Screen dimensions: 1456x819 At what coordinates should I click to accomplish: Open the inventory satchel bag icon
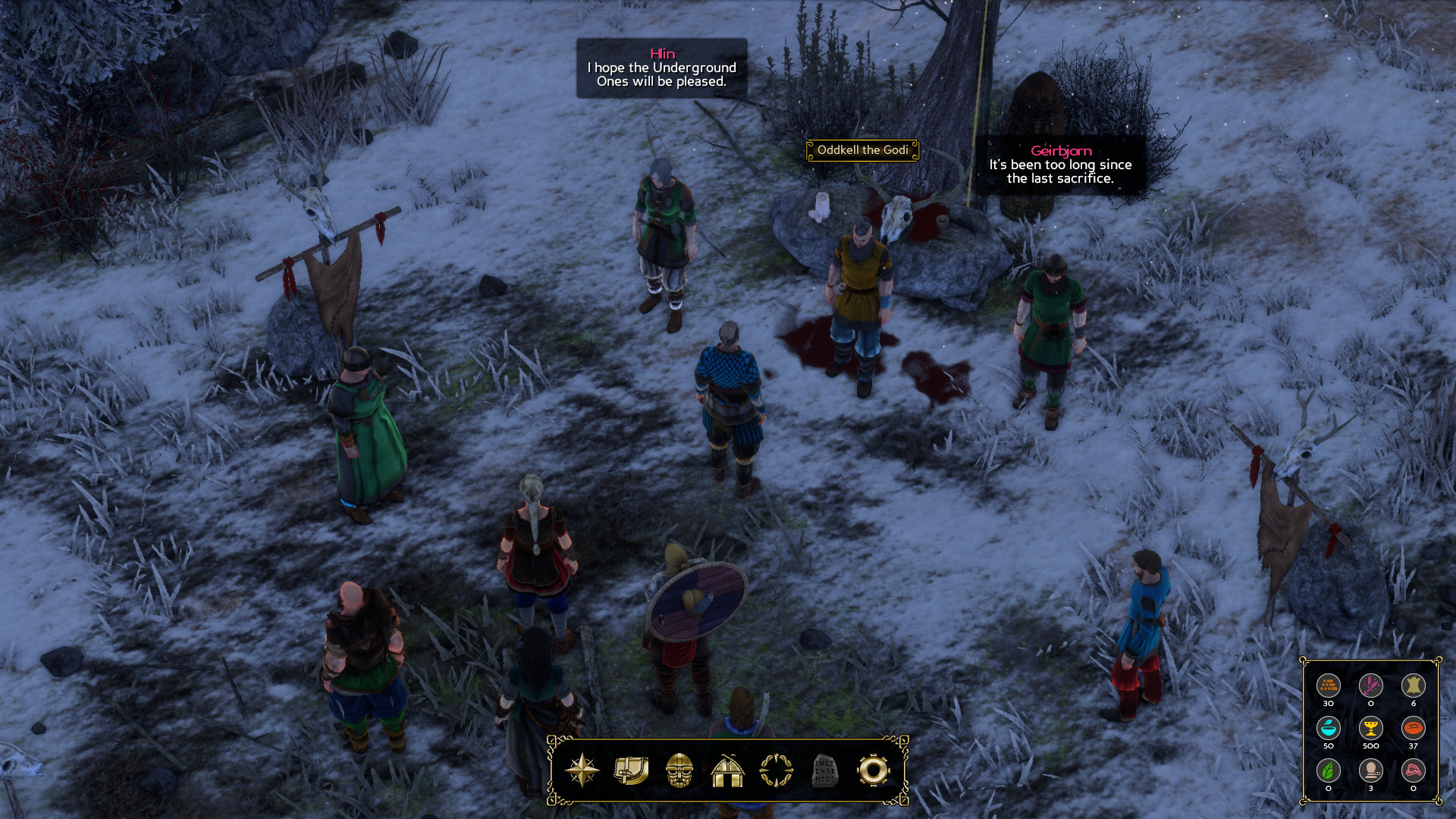point(631,770)
